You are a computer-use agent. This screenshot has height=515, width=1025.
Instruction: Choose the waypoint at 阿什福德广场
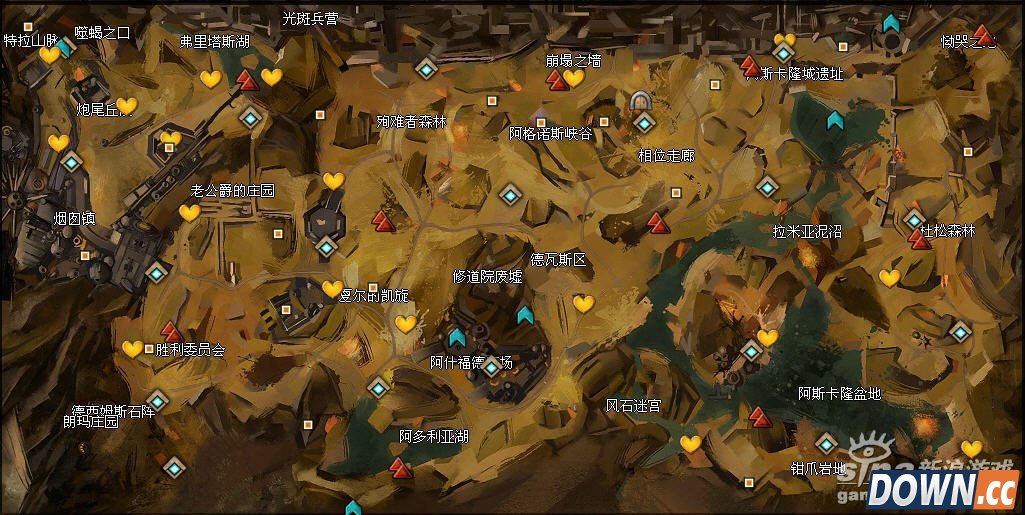coord(491,368)
